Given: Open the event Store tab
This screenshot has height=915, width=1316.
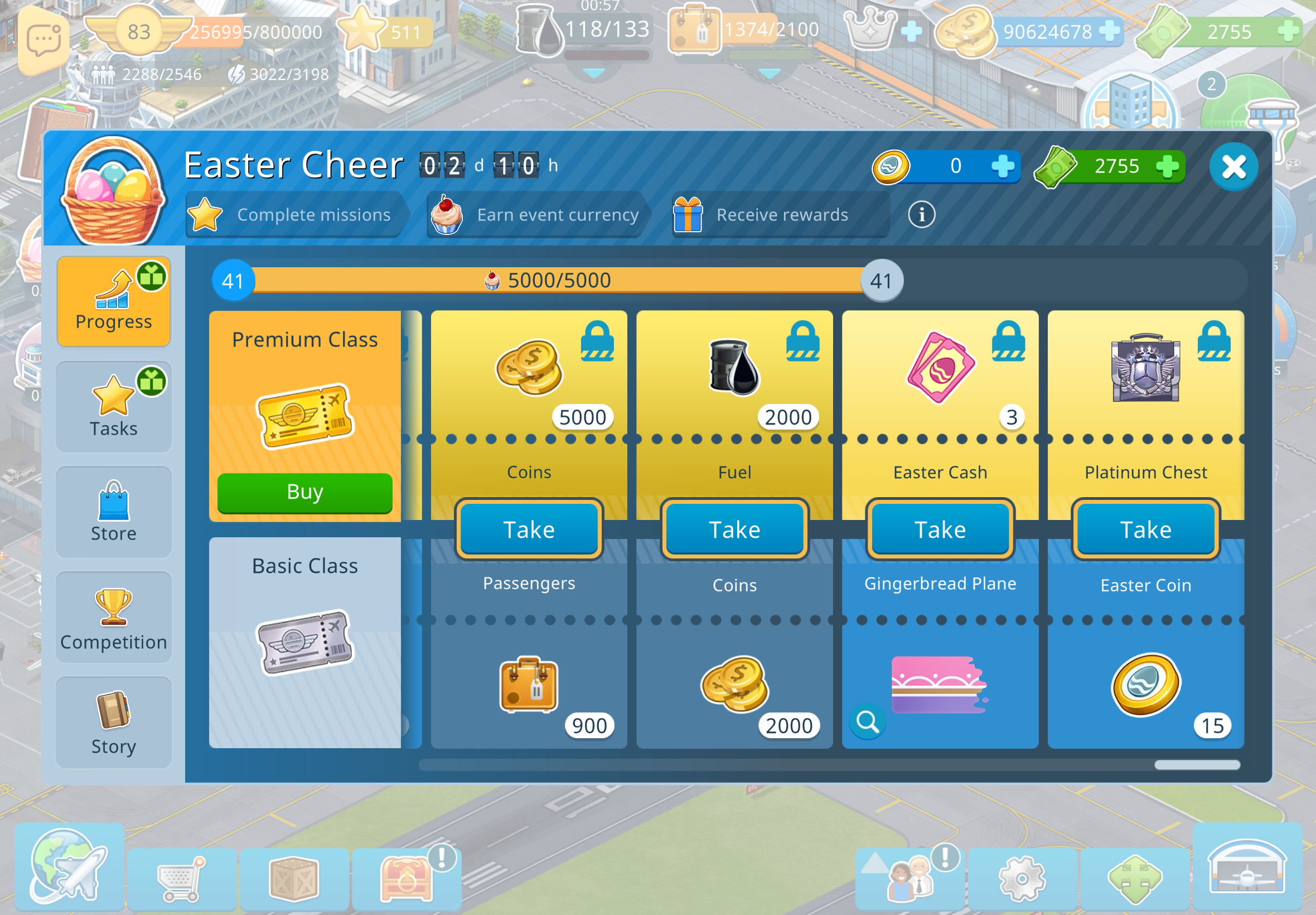Looking at the screenshot, I should [113, 512].
